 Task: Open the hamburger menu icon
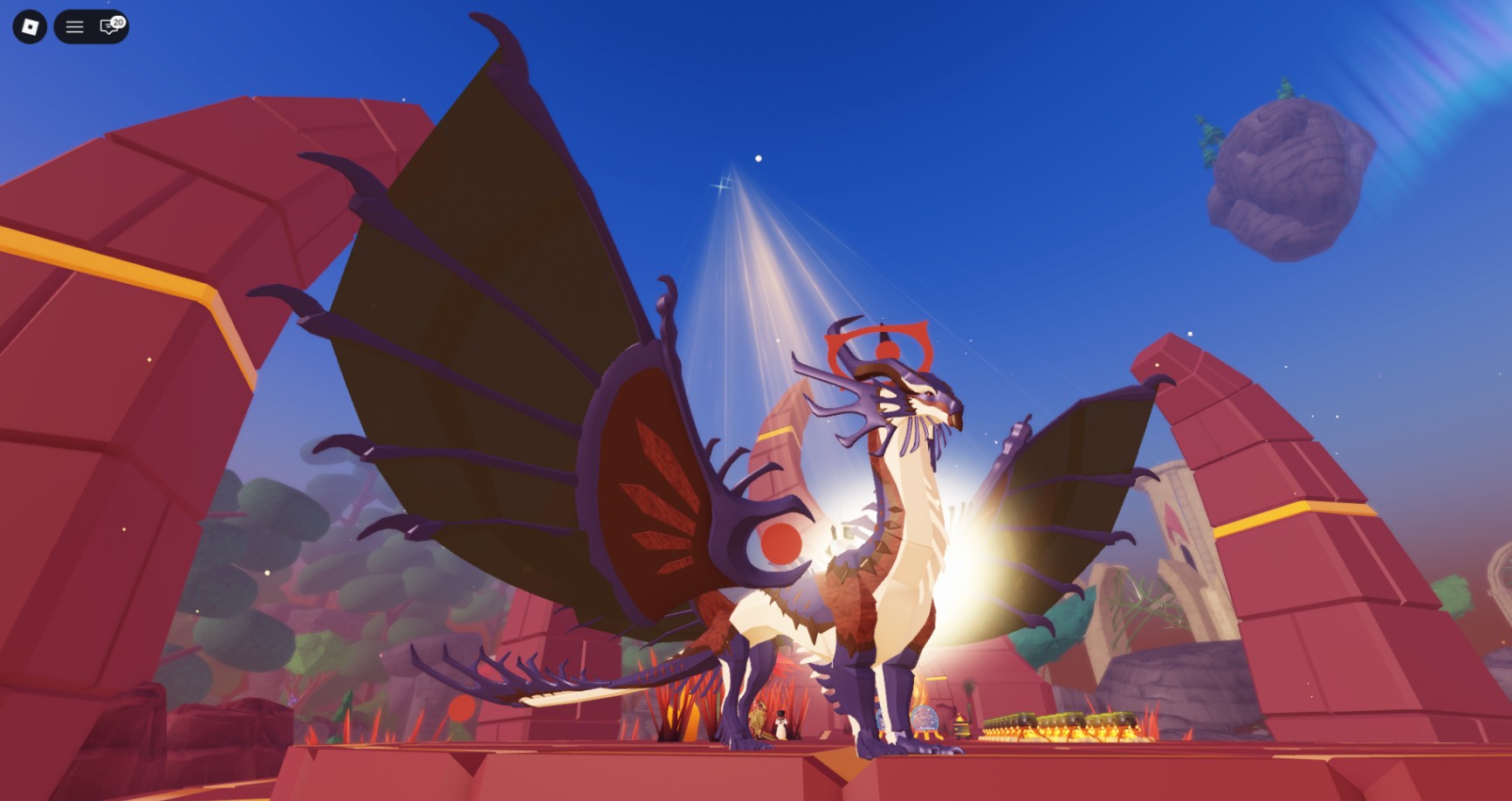[x=73, y=26]
